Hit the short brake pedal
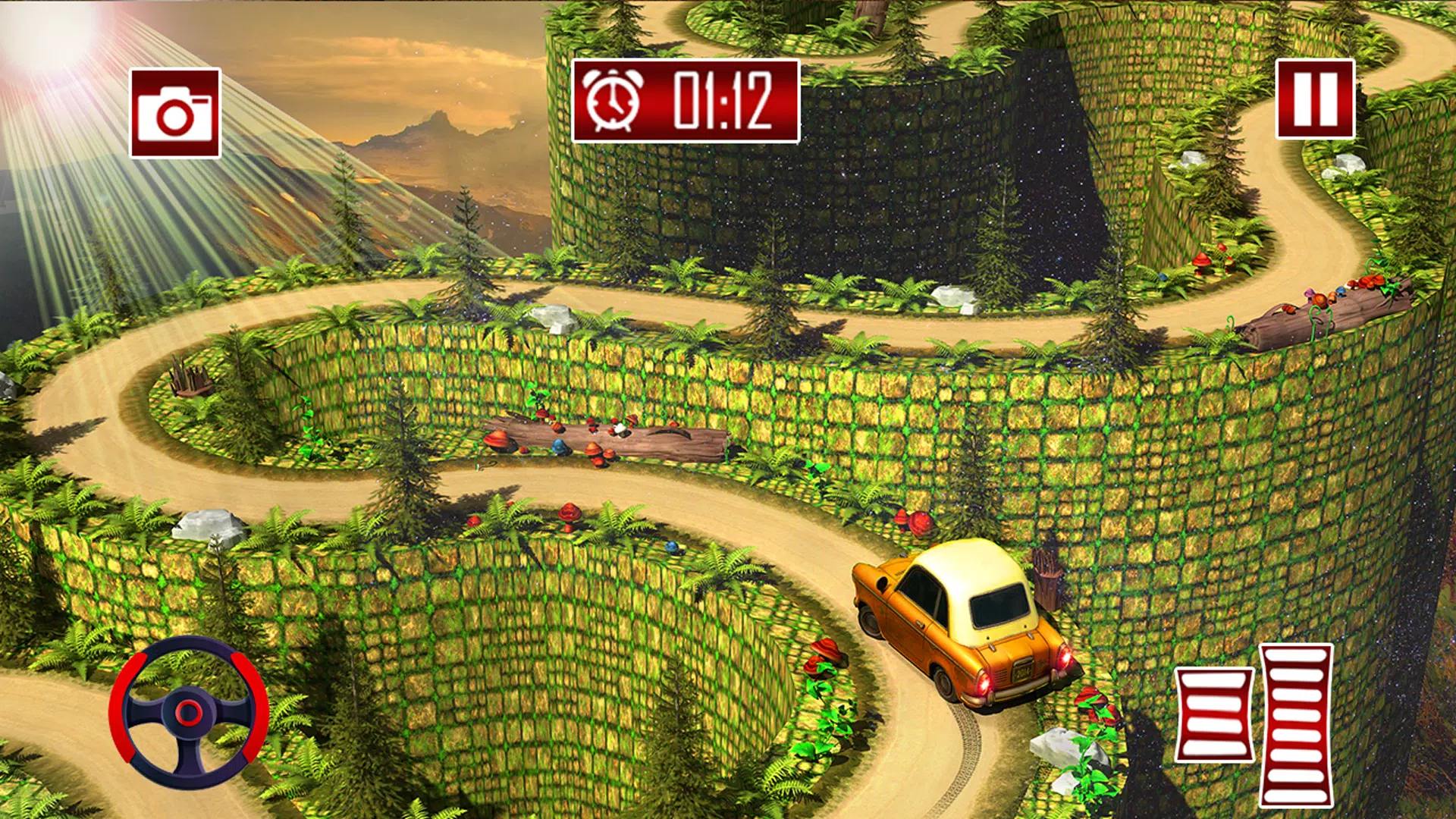 click(1214, 714)
